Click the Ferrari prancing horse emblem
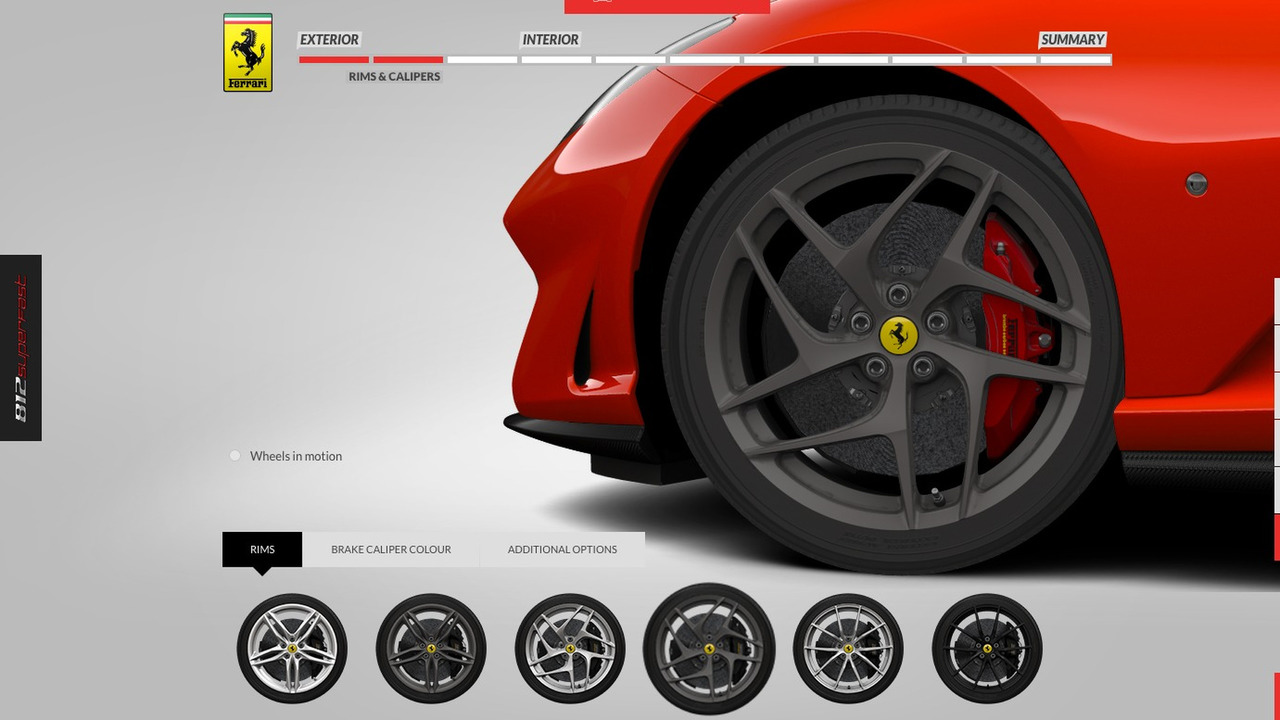This screenshot has height=720, width=1280. (x=245, y=51)
